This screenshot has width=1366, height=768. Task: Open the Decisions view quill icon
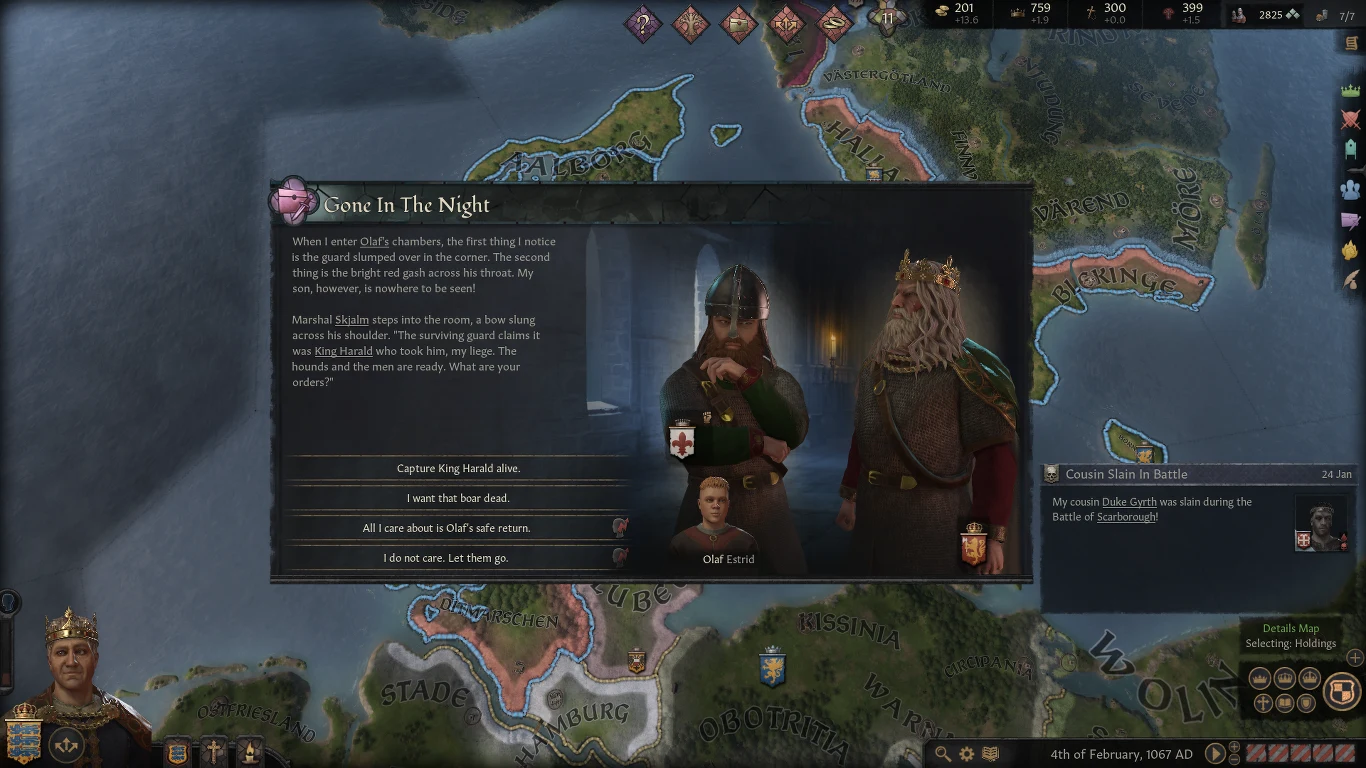pyautogui.click(x=1351, y=277)
